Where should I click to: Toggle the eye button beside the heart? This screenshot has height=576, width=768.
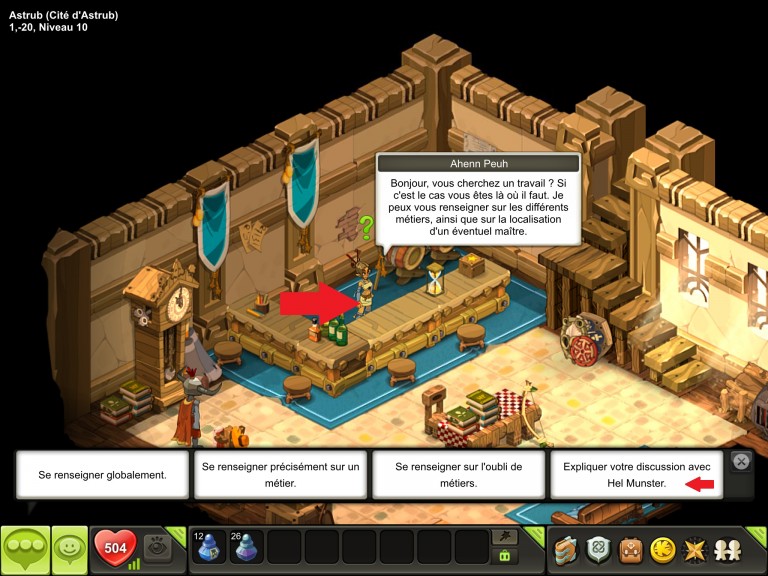(155, 547)
